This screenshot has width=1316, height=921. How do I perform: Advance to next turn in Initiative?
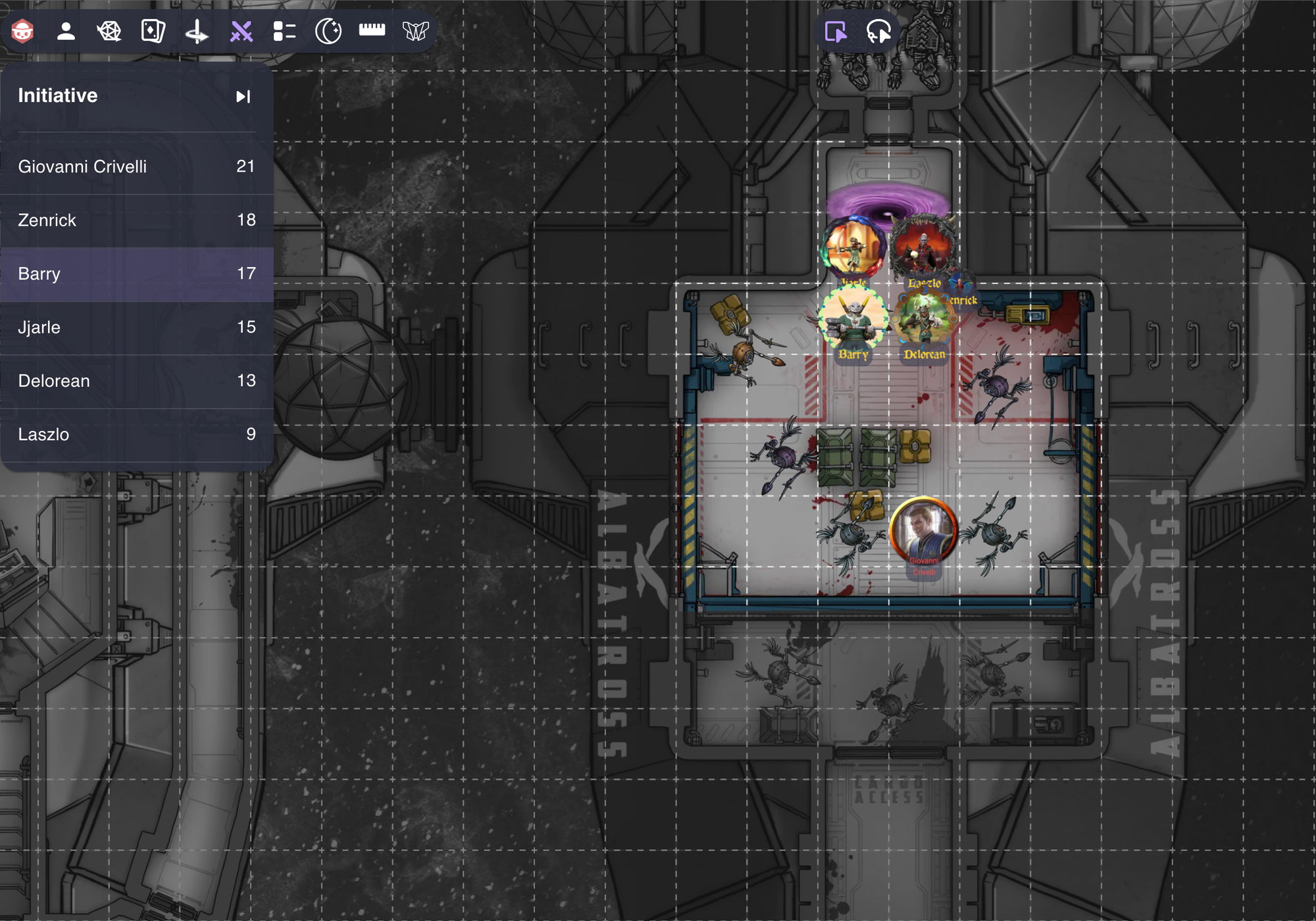pos(243,96)
